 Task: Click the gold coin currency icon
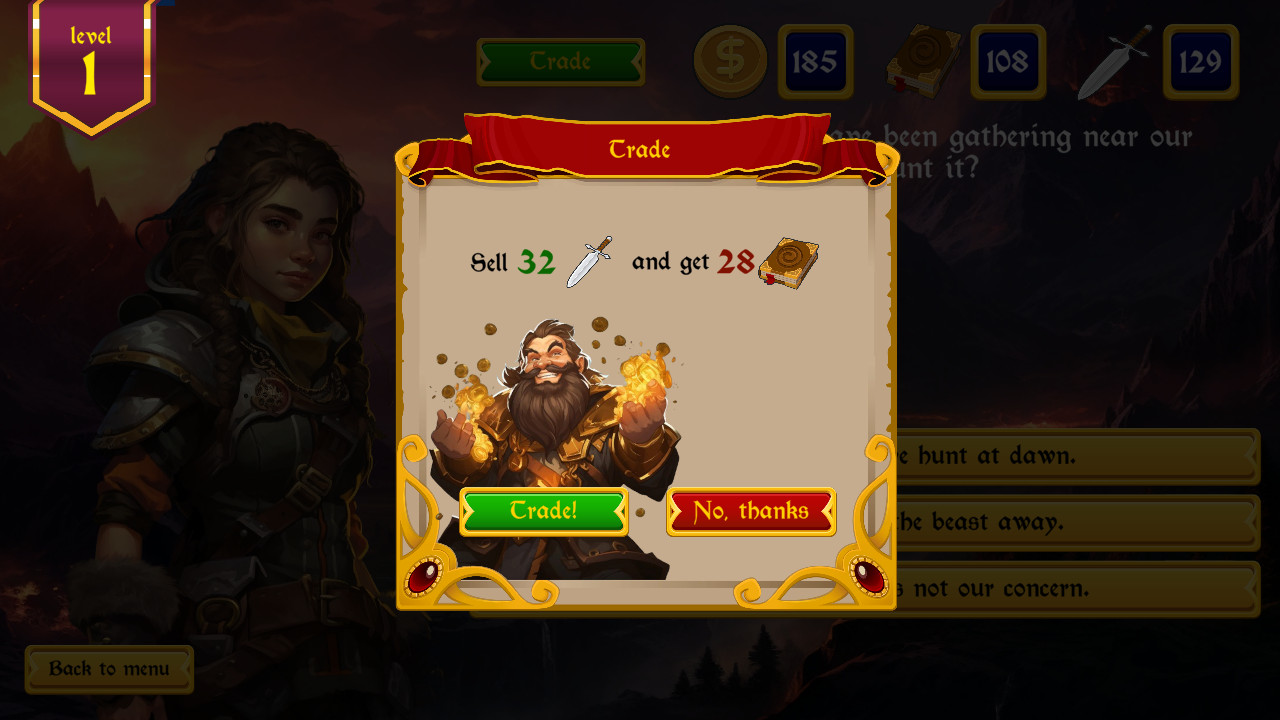[x=730, y=61]
